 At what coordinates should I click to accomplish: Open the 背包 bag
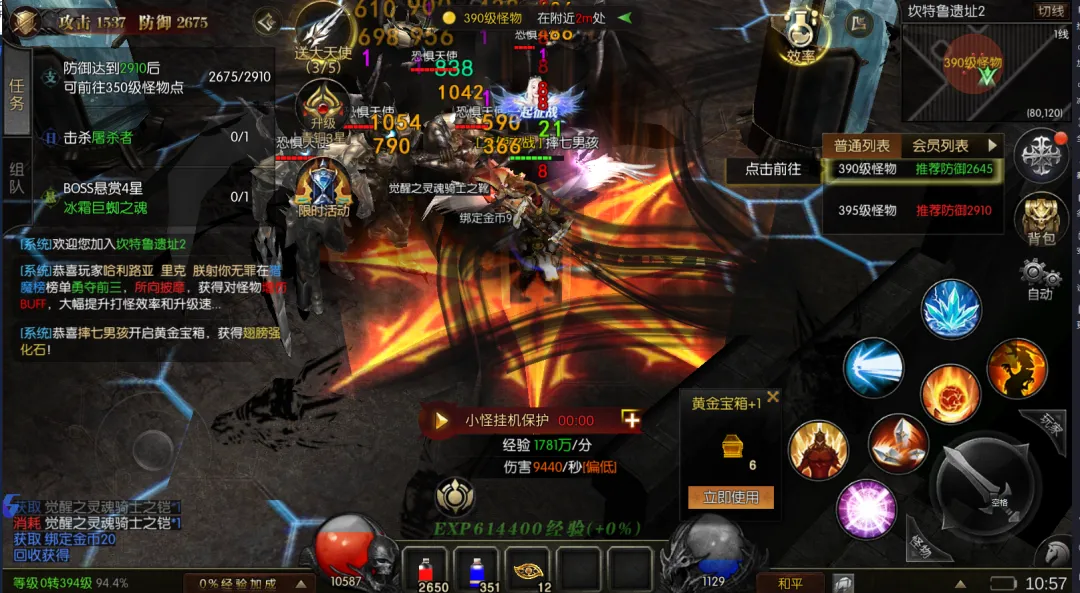(x=1041, y=219)
